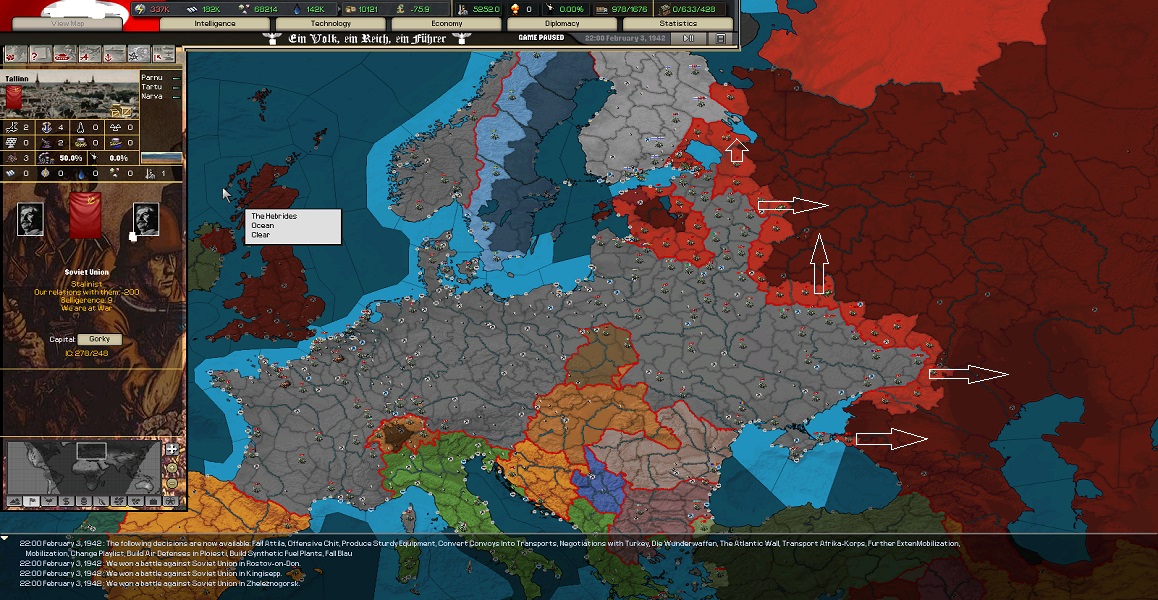Image resolution: width=1158 pixels, height=600 pixels.
Task: Switch to the political map mode flag icon
Action: click(x=32, y=500)
